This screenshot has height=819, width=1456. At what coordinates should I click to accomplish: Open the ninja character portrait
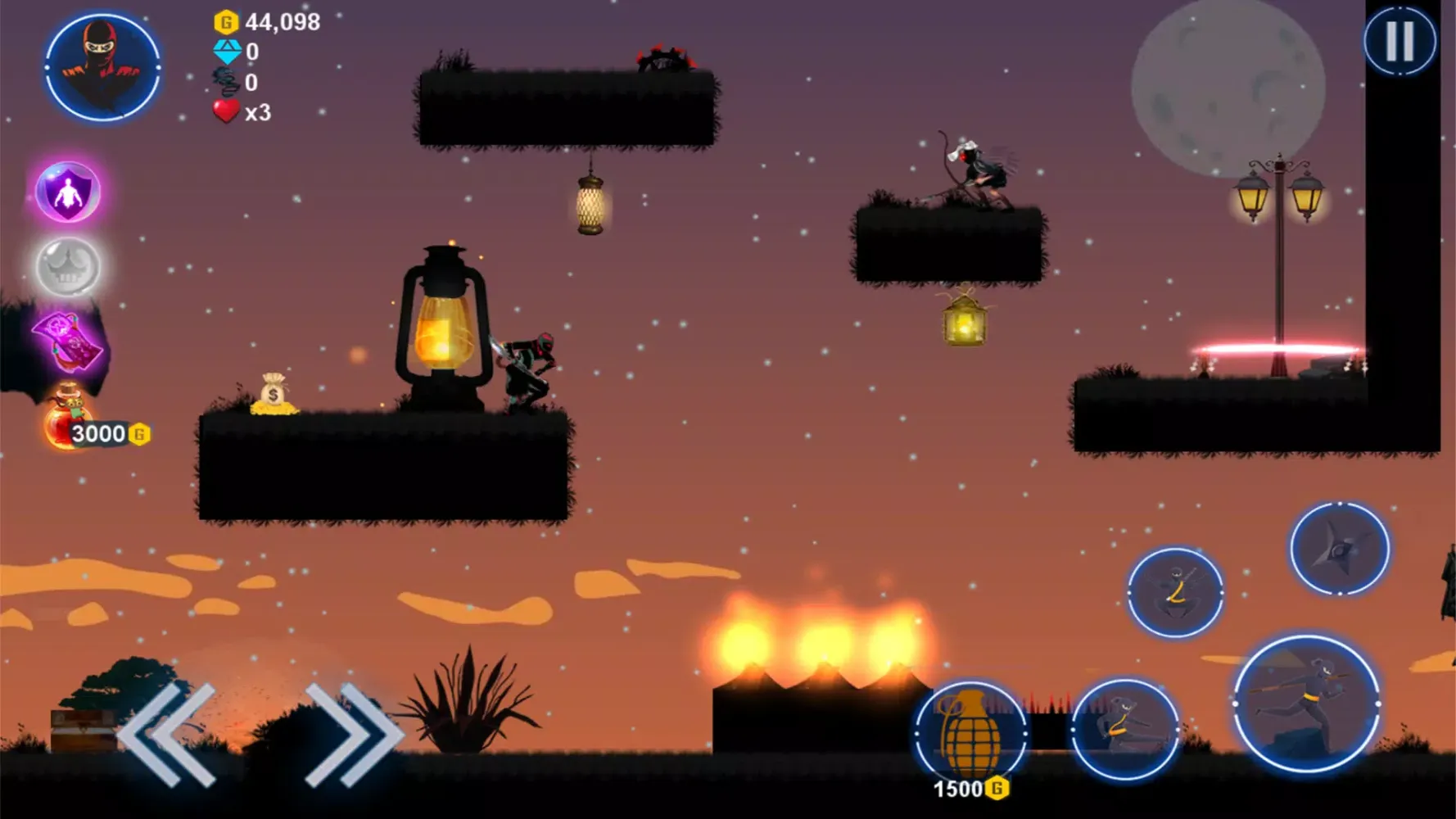102,67
